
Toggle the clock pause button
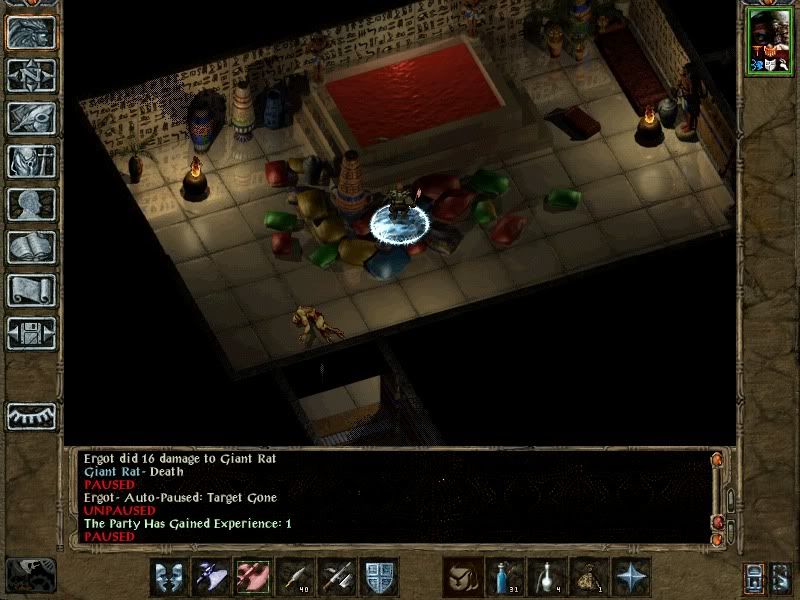[x=31, y=575]
